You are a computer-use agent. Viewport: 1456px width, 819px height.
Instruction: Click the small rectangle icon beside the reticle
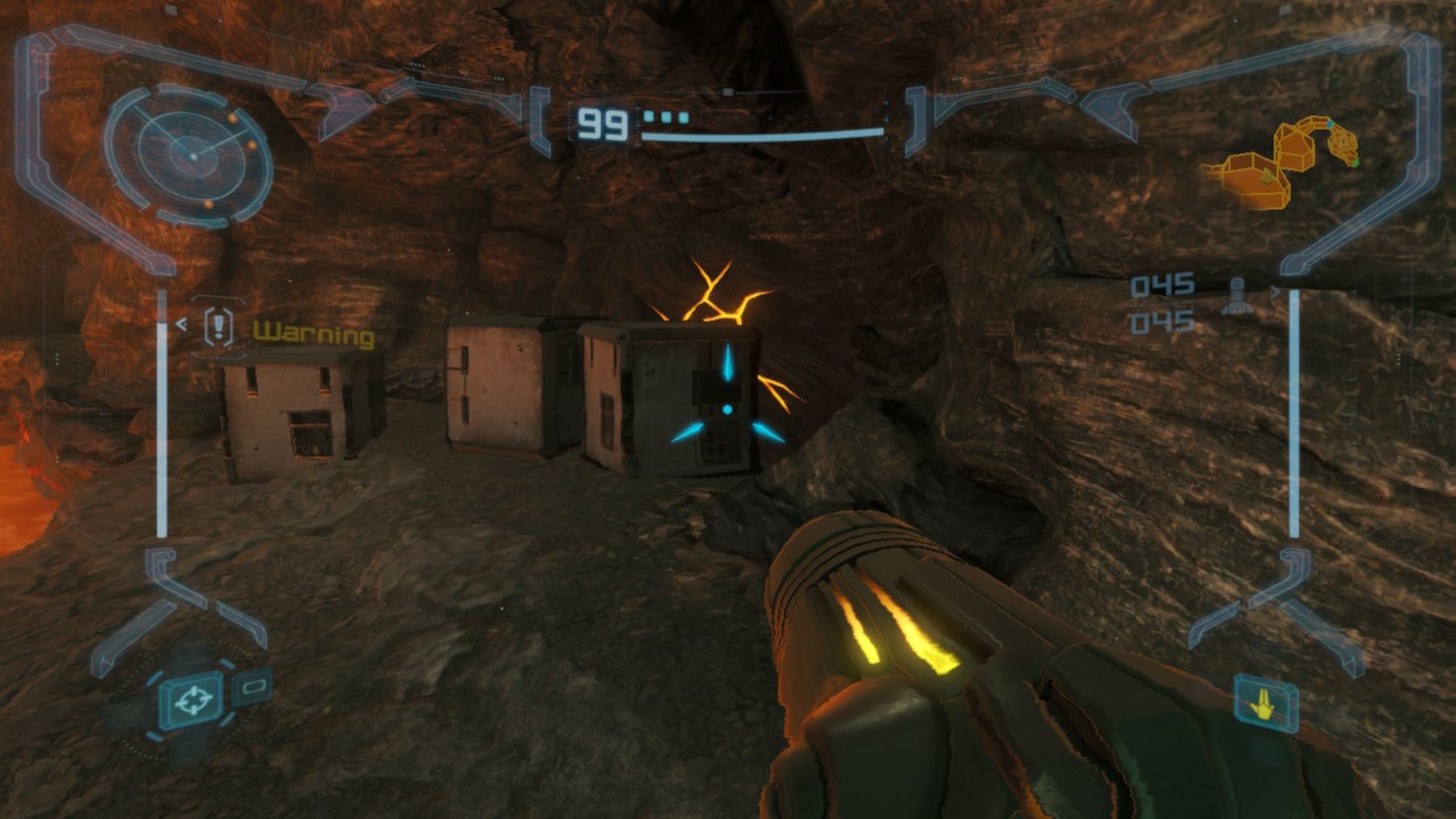tap(254, 688)
